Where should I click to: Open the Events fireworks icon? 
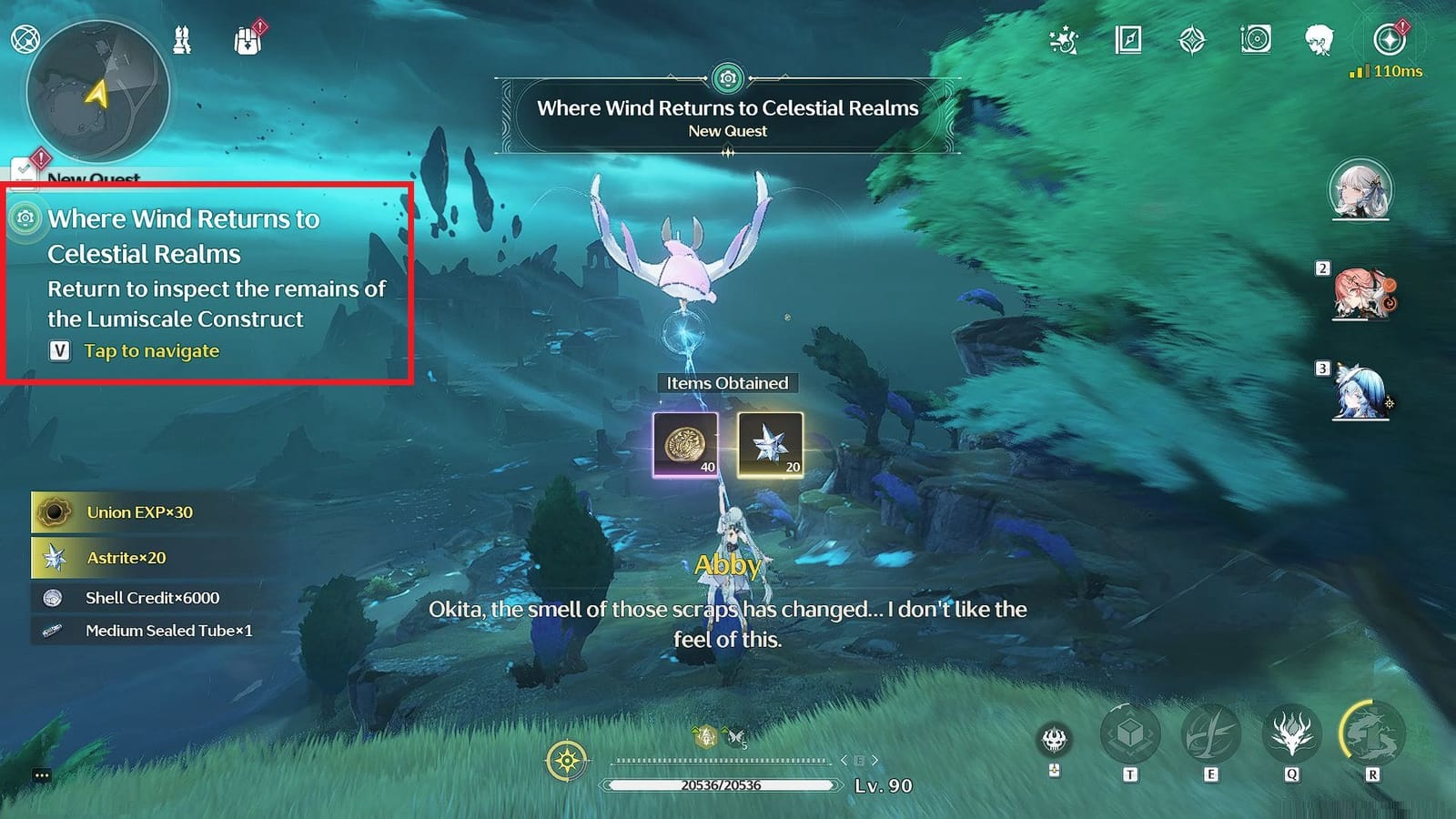(1064, 39)
